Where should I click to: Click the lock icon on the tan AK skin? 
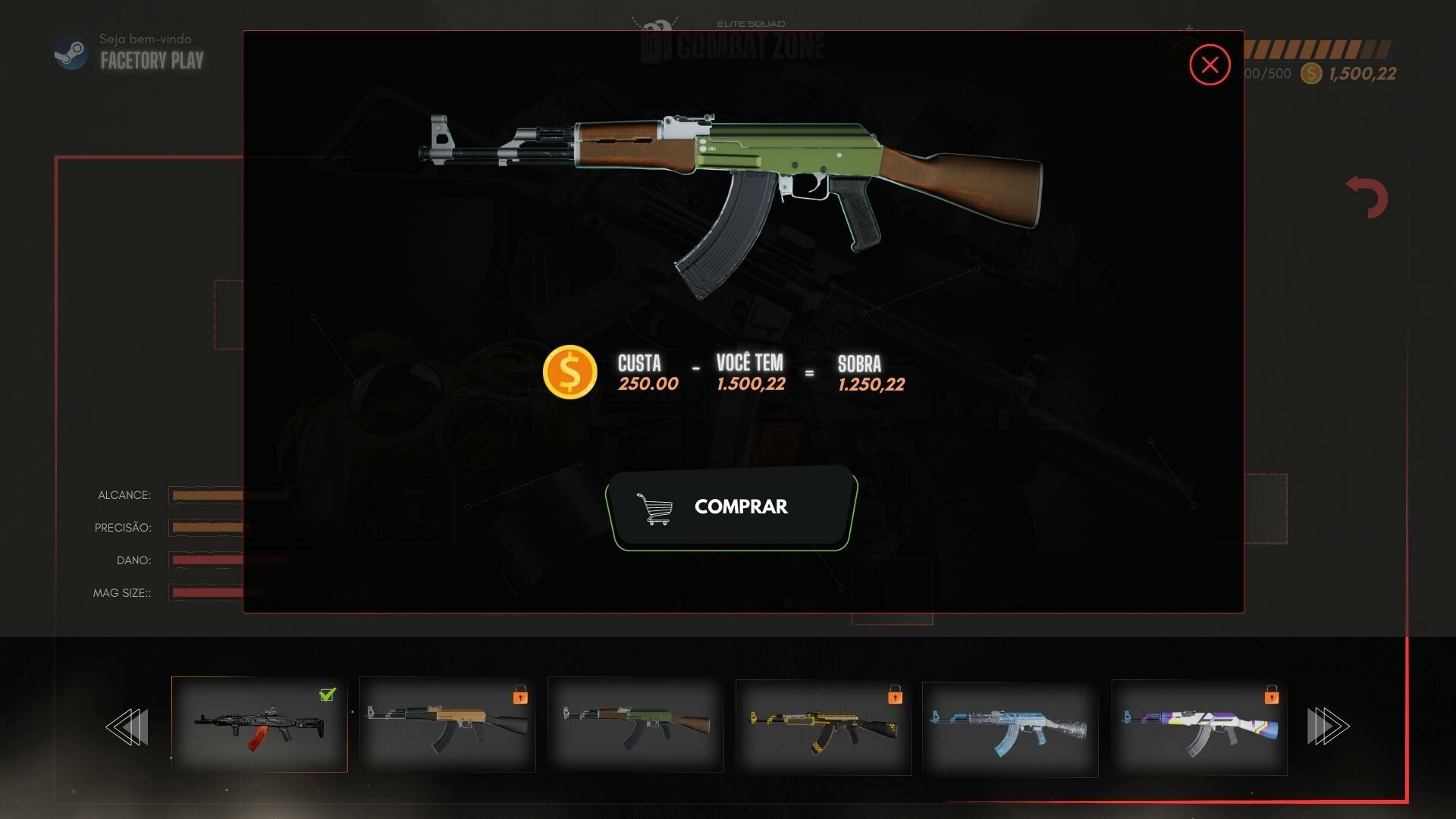point(520,698)
